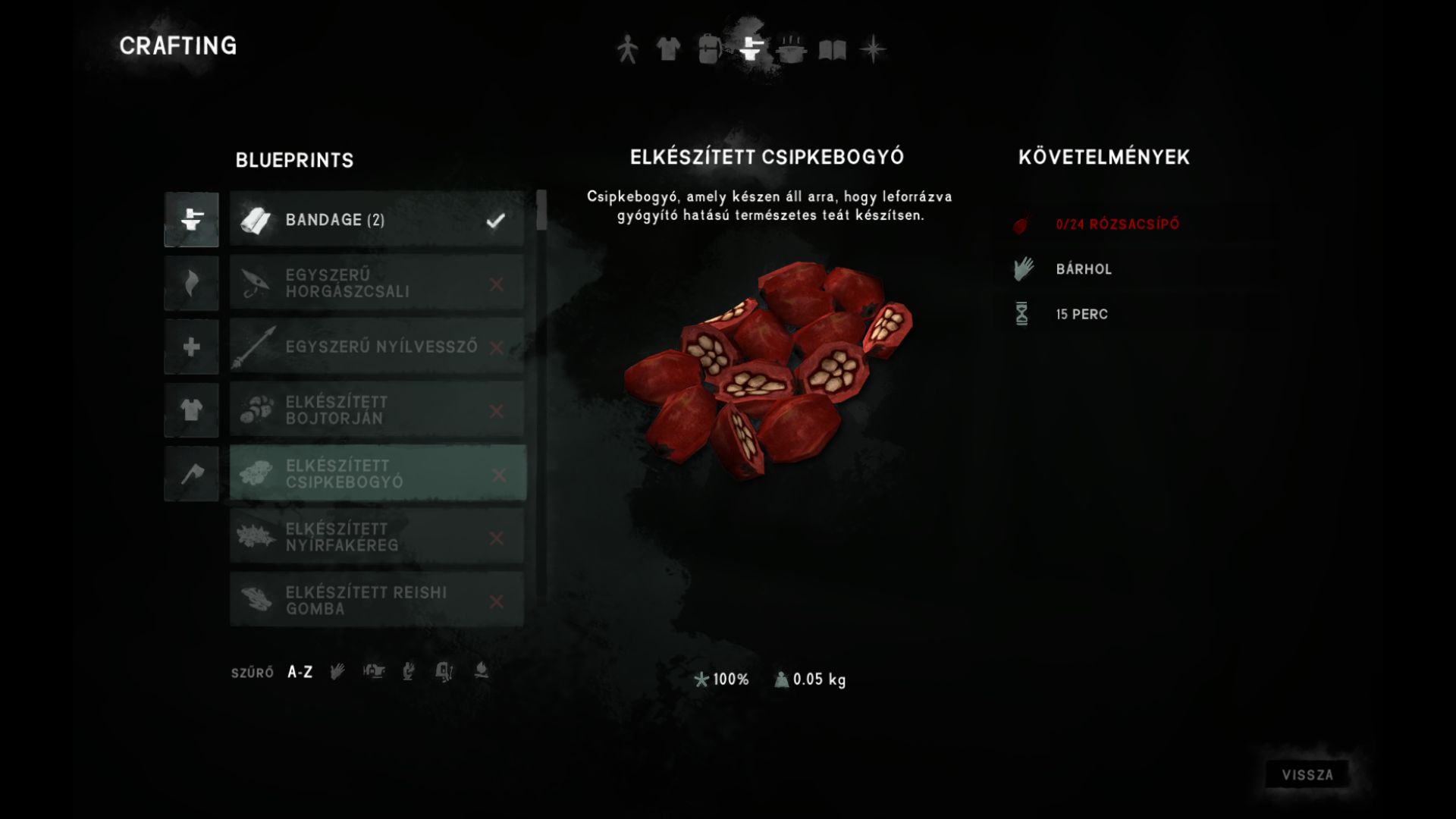Open the character status tab
The height and width of the screenshot is (819, 1456).
click(627, 49)
